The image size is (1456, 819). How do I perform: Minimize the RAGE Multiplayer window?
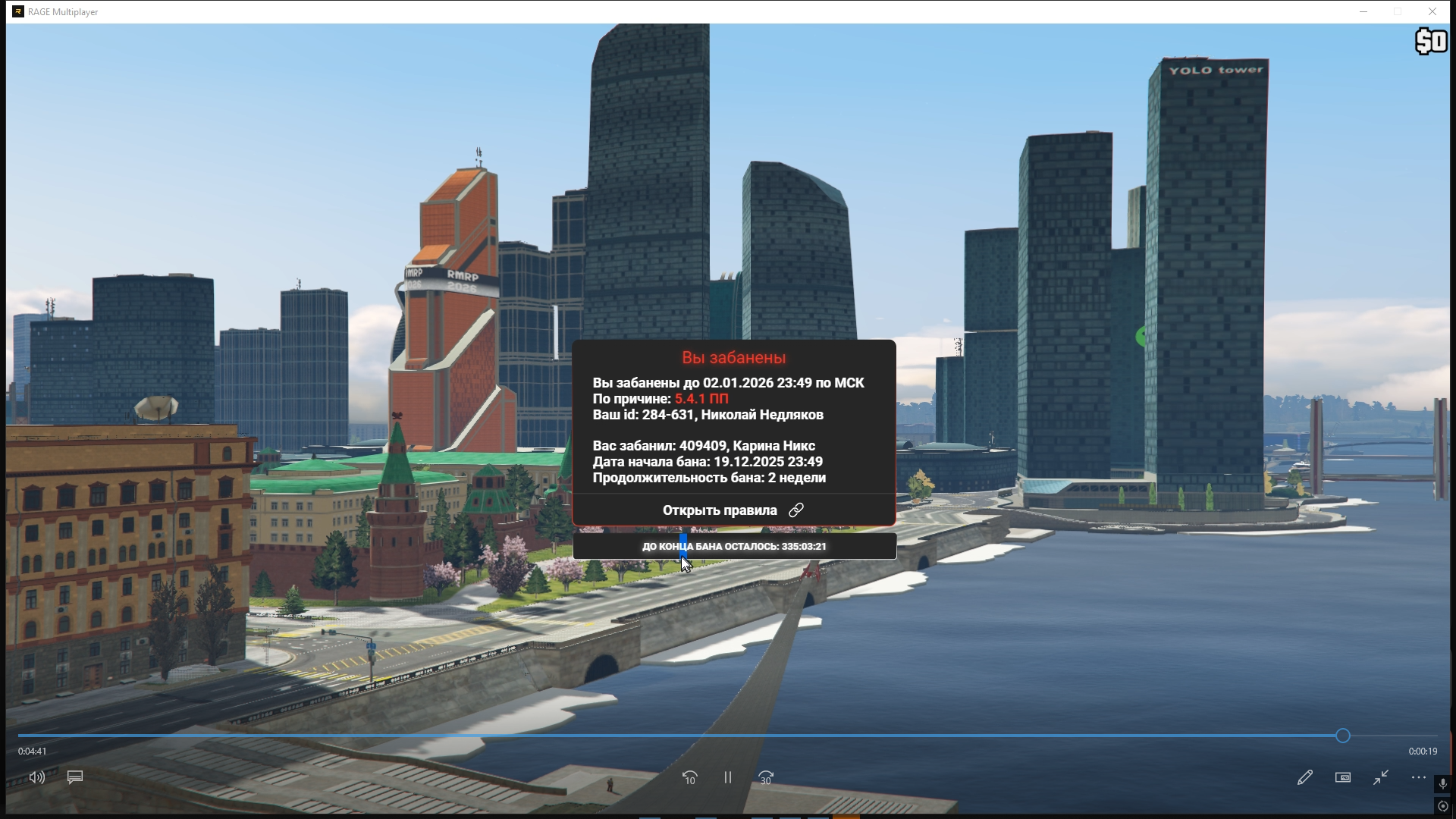click(x=1363, y=11)
